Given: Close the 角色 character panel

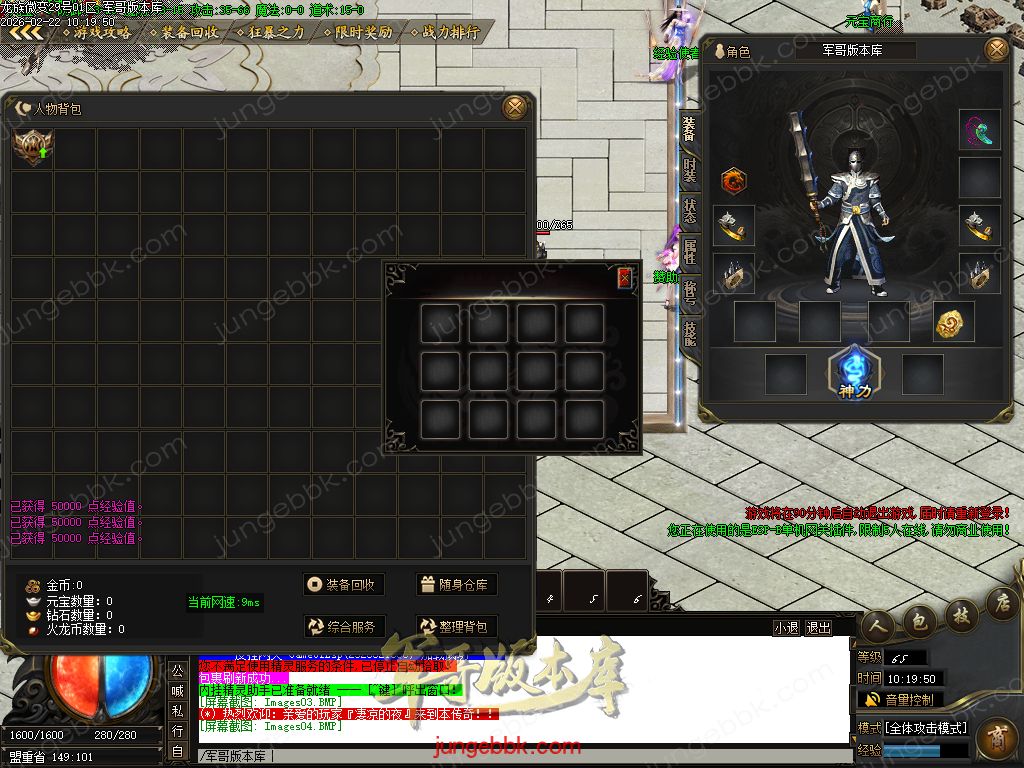Looking at the screenshot, I should coord(996,49).
